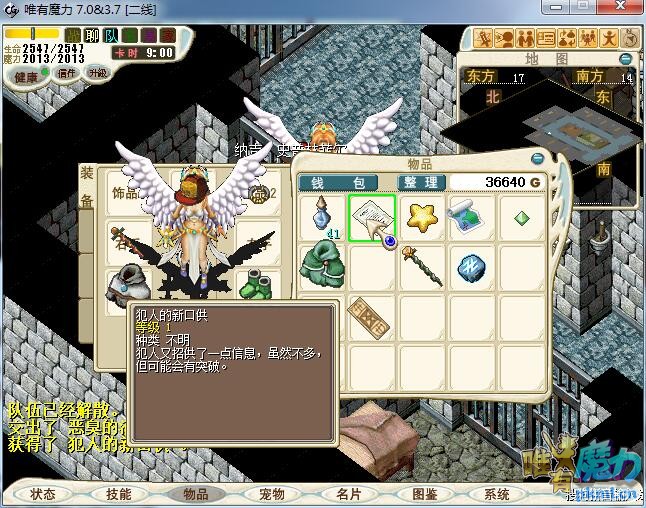646x508 pixels.
Task: Select the prisoner's confession paper item
Action: tap(371, 217)
